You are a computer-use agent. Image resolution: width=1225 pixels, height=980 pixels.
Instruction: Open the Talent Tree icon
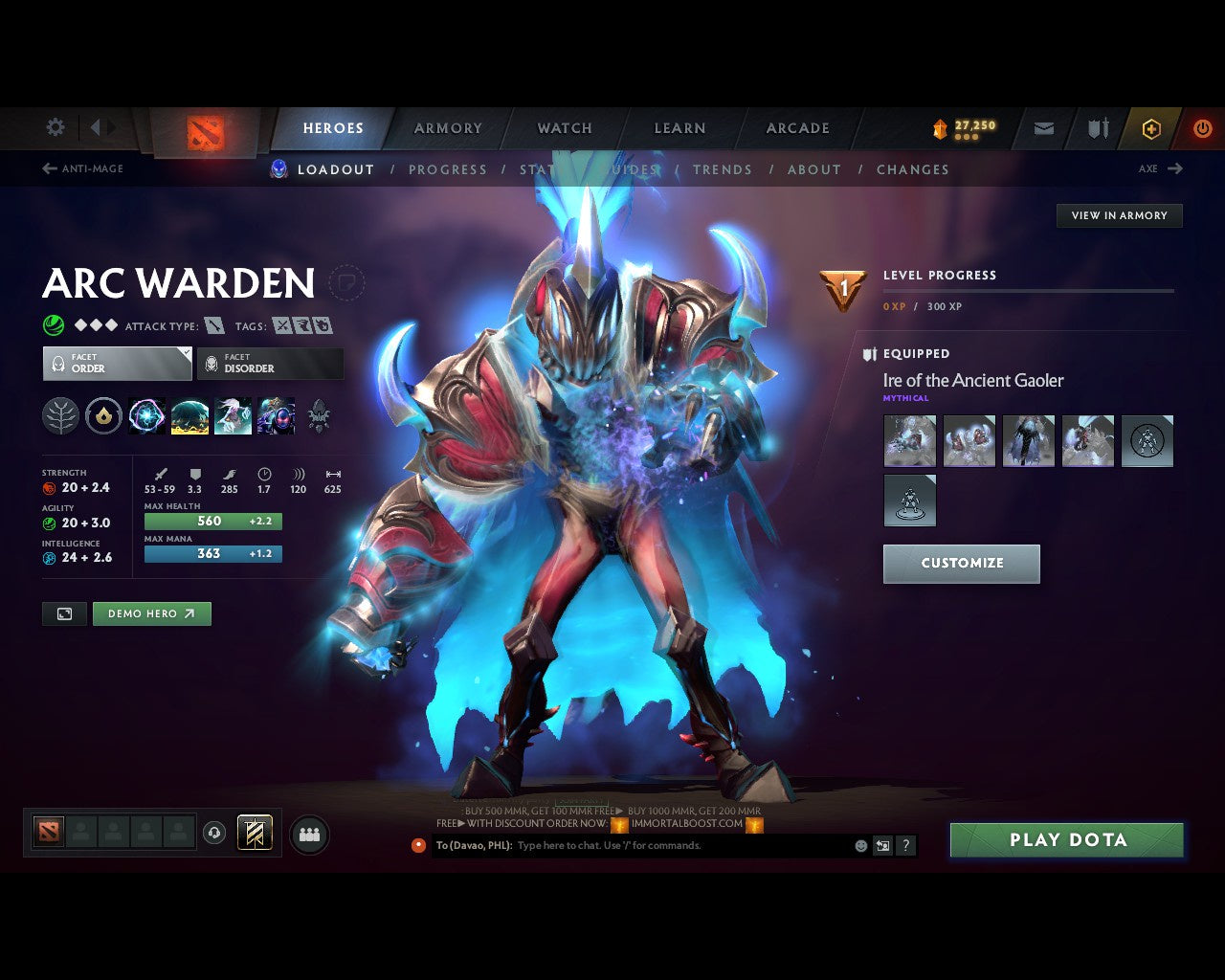[x=59, y=415]
